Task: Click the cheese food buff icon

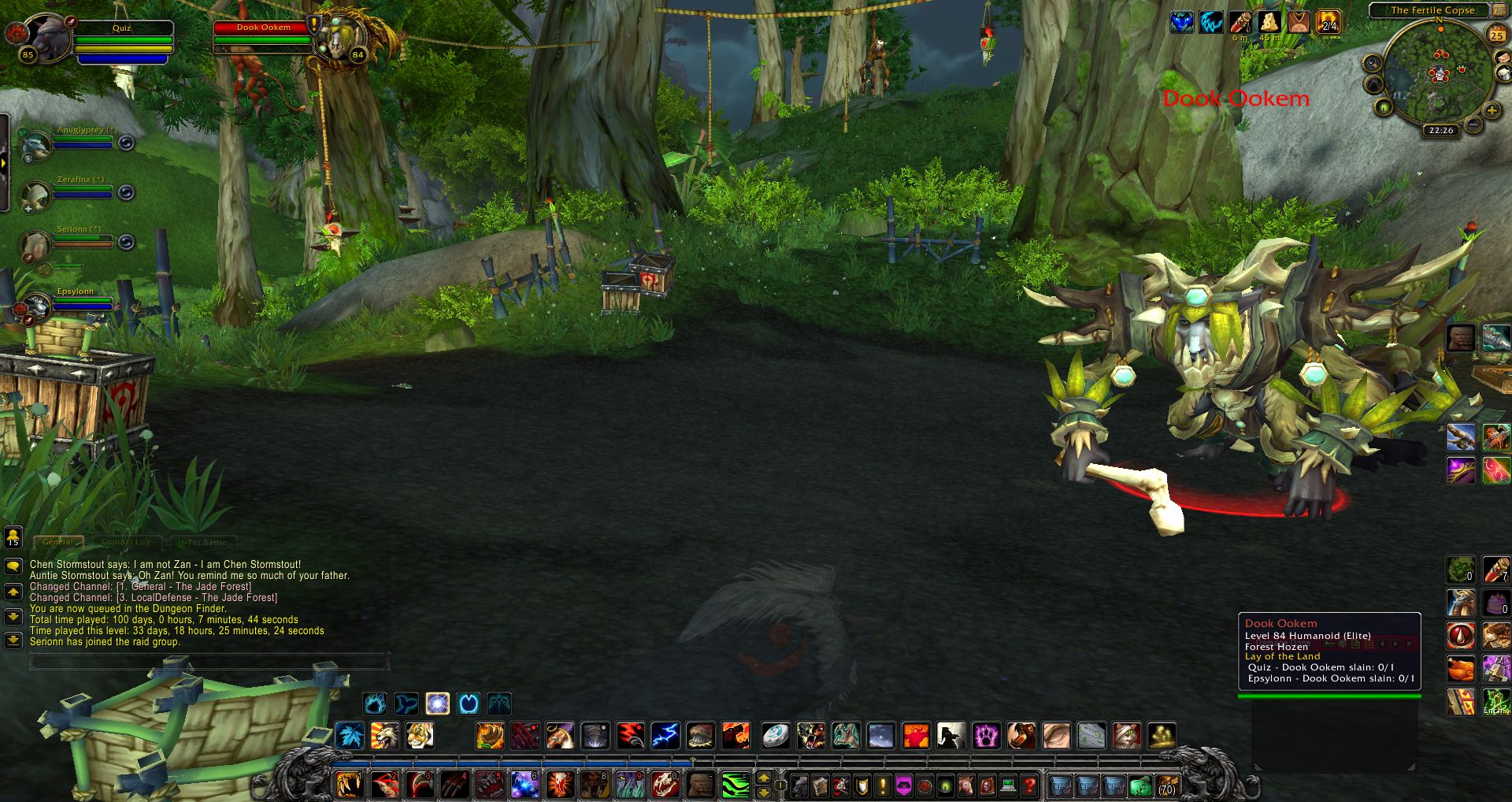Action: [1269, 22]
